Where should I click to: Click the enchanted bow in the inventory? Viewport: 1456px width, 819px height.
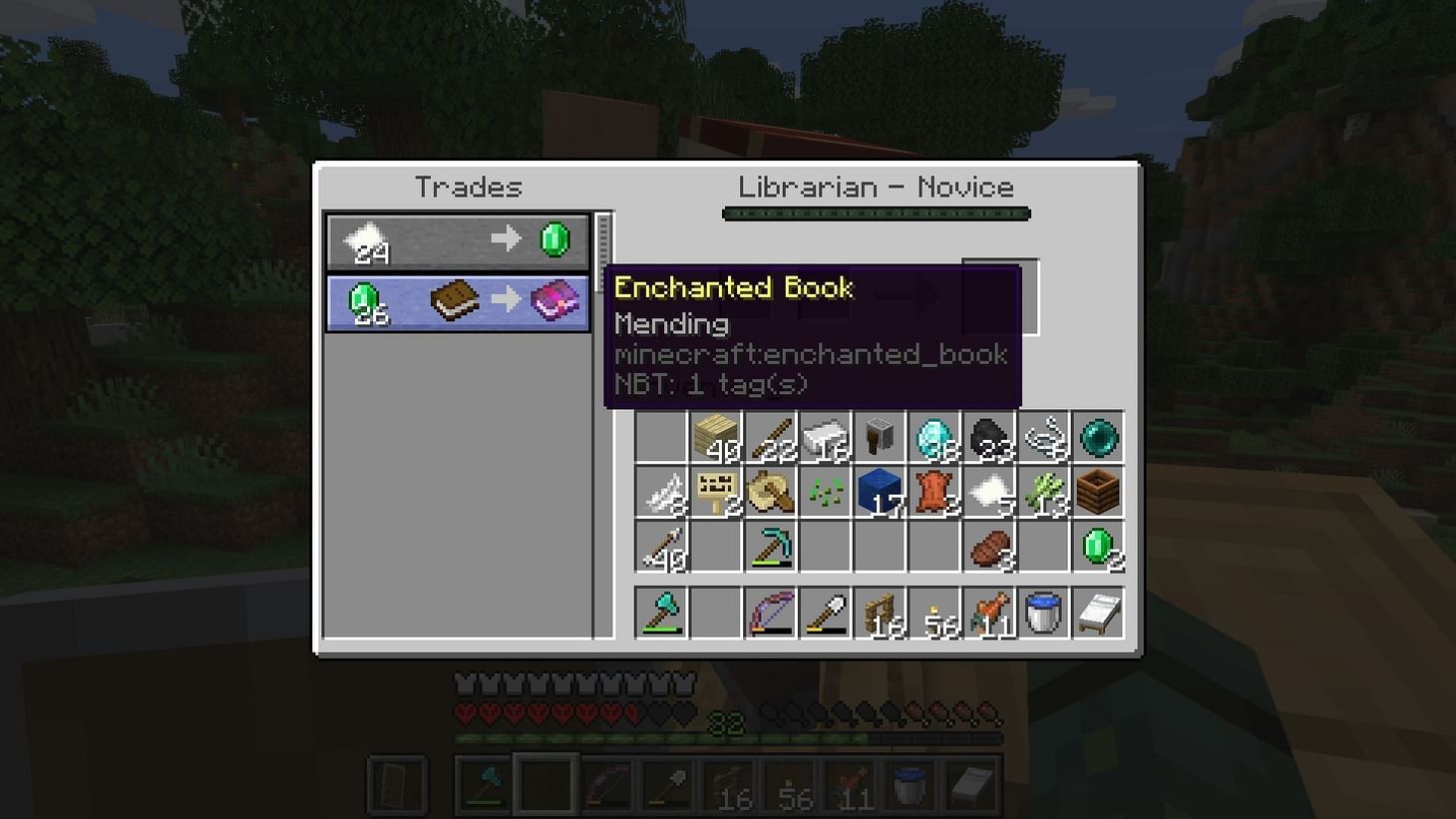771,611
